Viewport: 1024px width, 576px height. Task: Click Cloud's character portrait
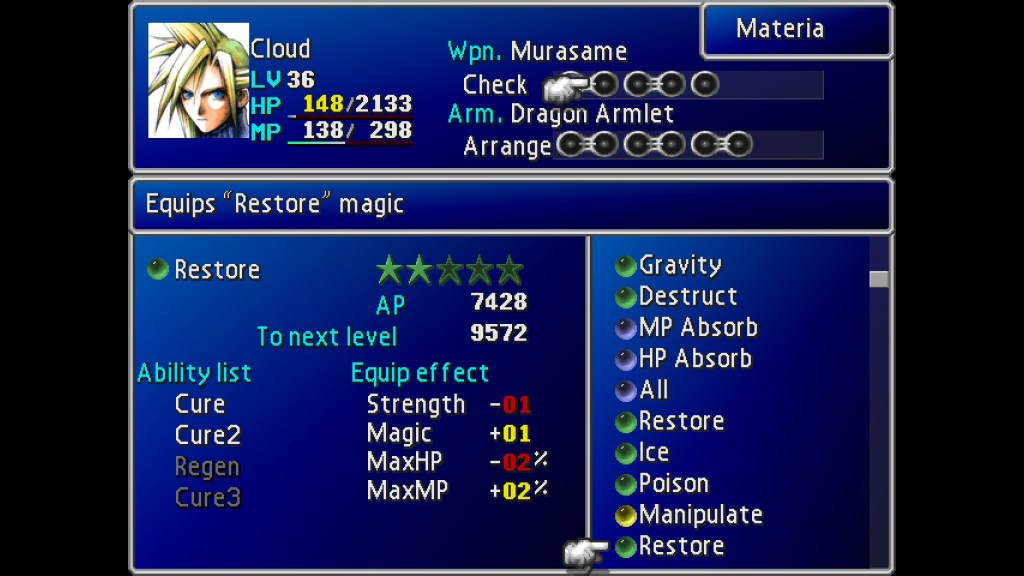tap(198, 81)
